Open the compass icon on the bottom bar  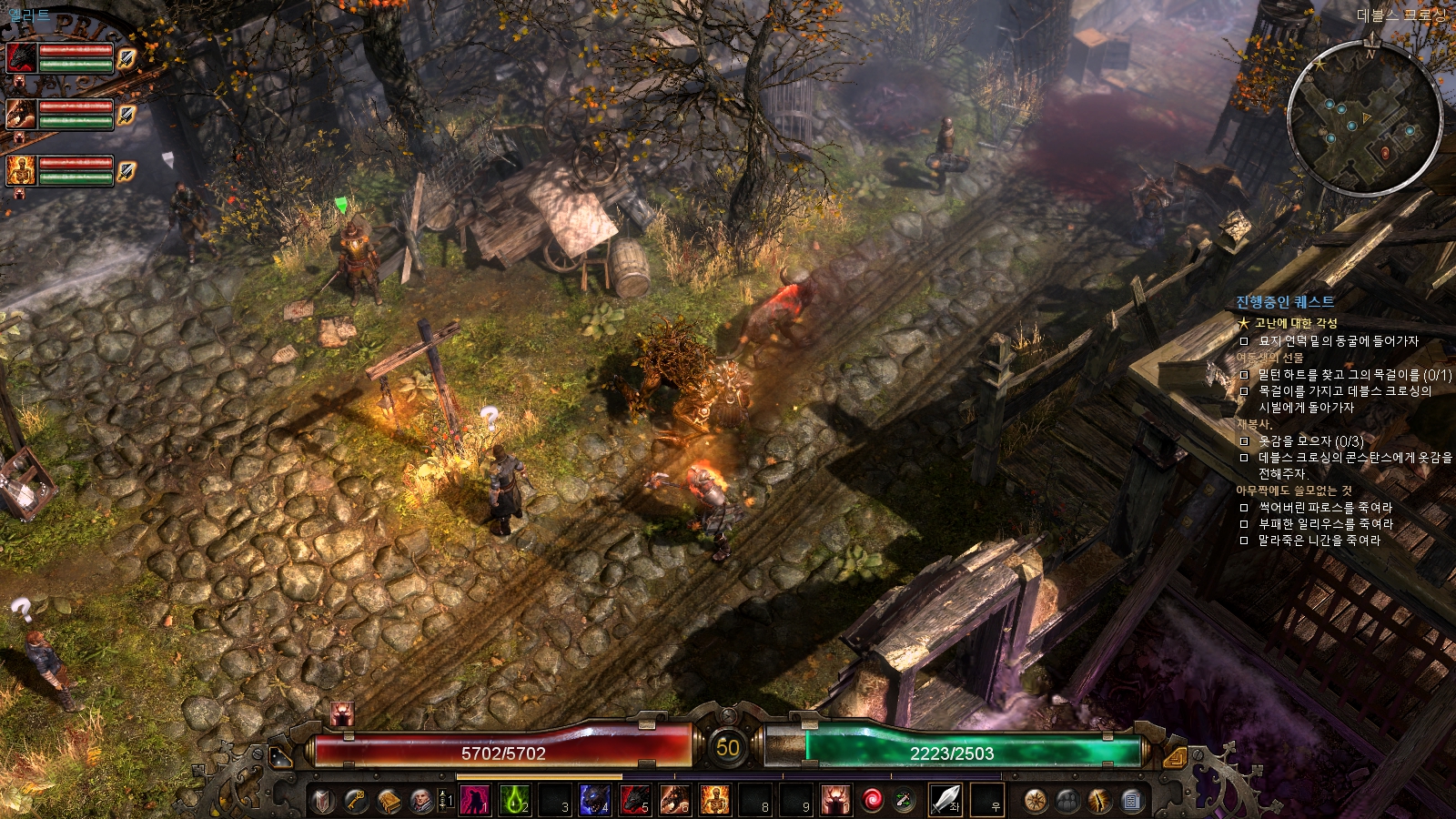click(x=1035, y=801)
